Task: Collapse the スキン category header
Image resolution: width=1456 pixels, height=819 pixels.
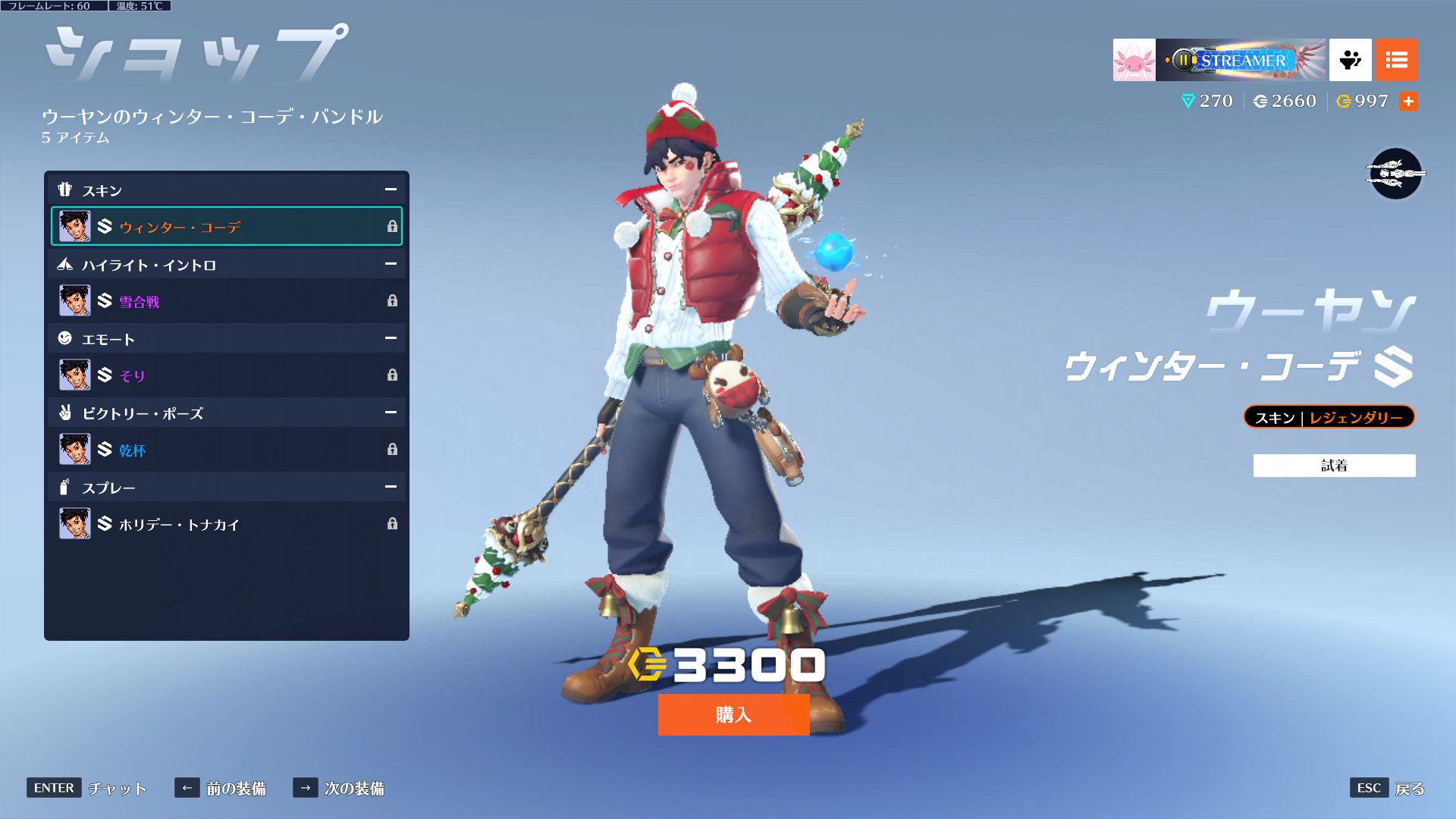Action: click(x=391, y=190)
